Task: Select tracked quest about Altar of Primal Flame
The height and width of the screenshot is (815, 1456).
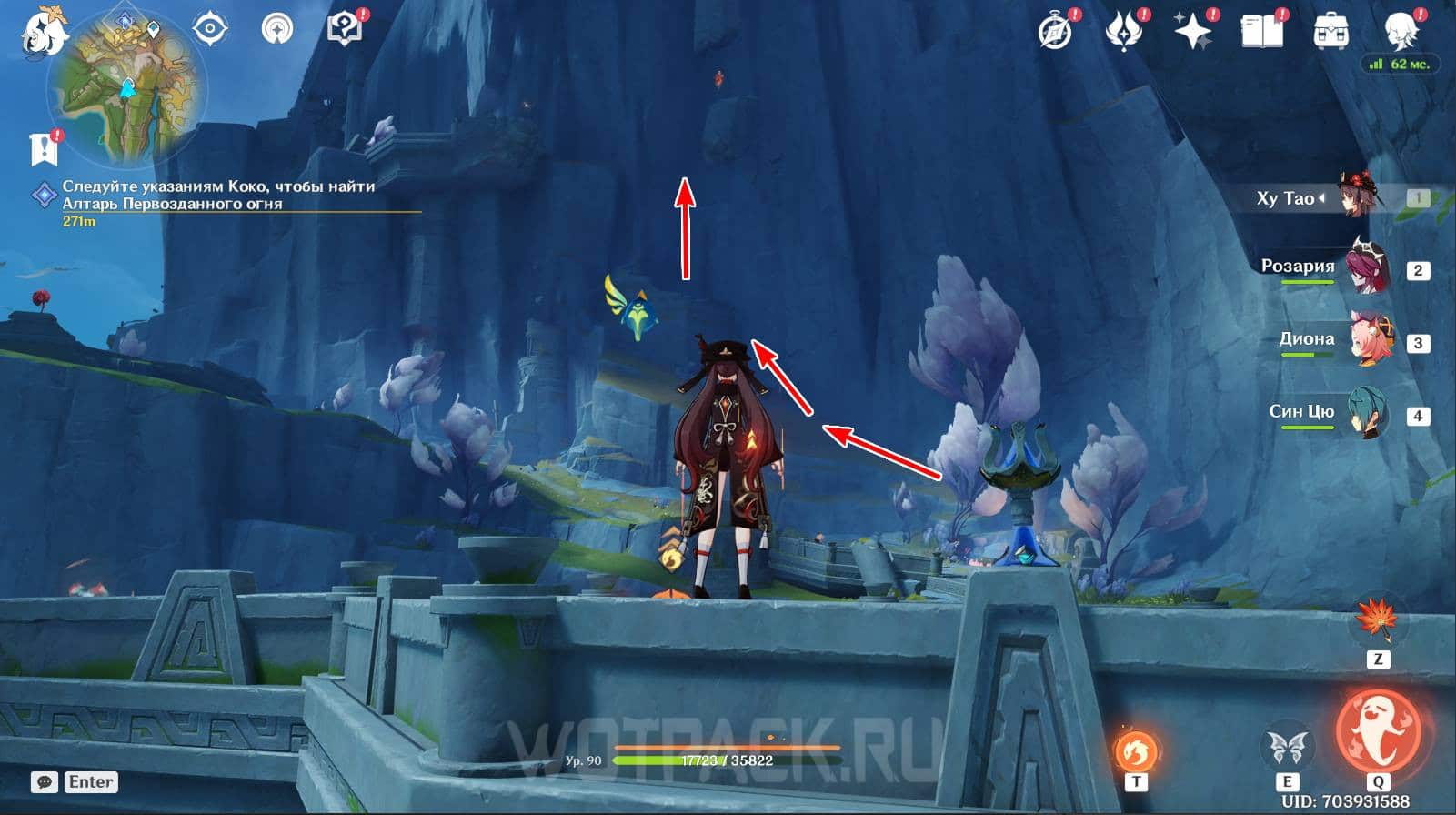Action: [x=218, y=195]
